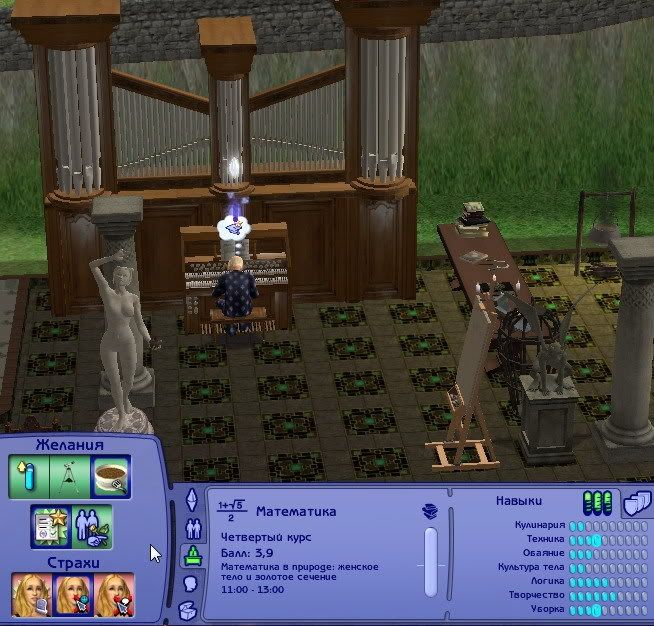Switch to the relationships tab with two figures
Image resolution: width=654 pixels, height=626 pixels.
pos(190,527)
